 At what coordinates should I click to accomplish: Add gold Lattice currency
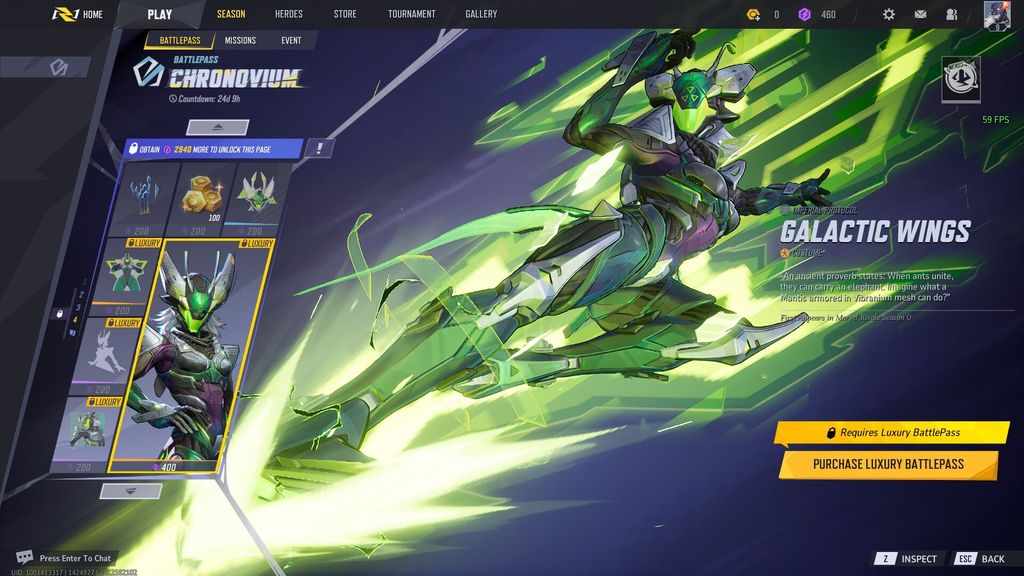pos(755,14)
